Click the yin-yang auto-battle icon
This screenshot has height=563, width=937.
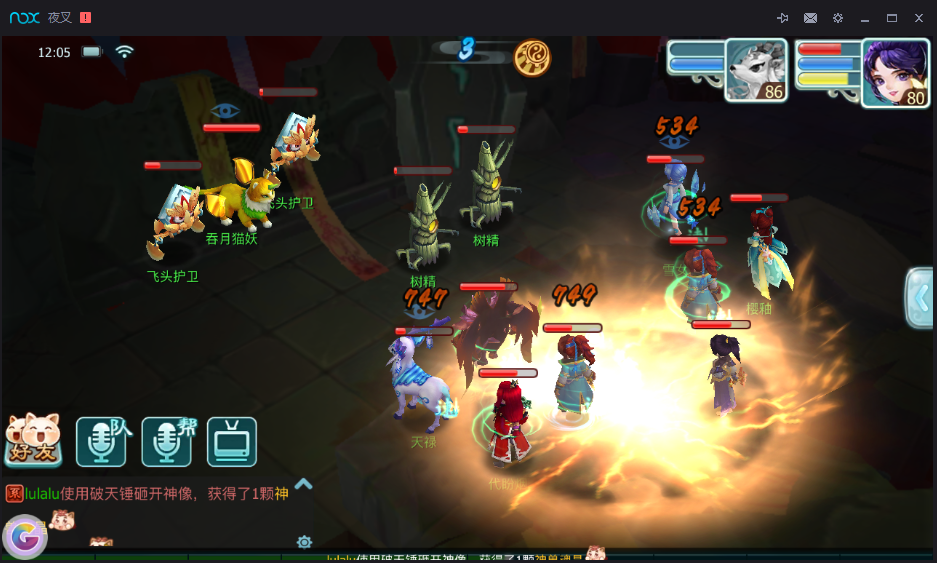pyautogui.click(x=532, y=58)
